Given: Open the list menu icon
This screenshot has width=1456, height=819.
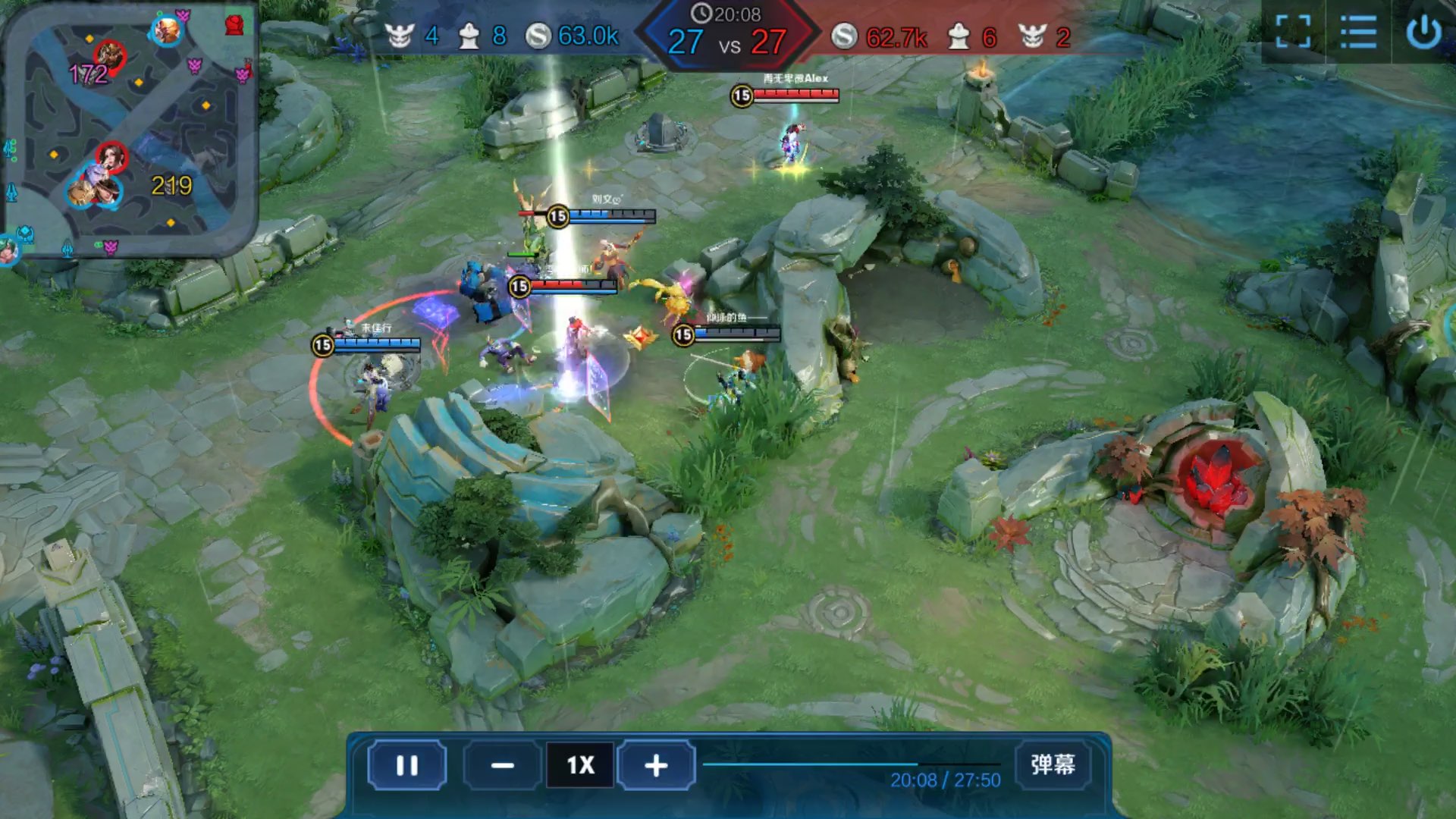Looking at the screenshot, I should pyautogui.click(x=1357, y=33).
